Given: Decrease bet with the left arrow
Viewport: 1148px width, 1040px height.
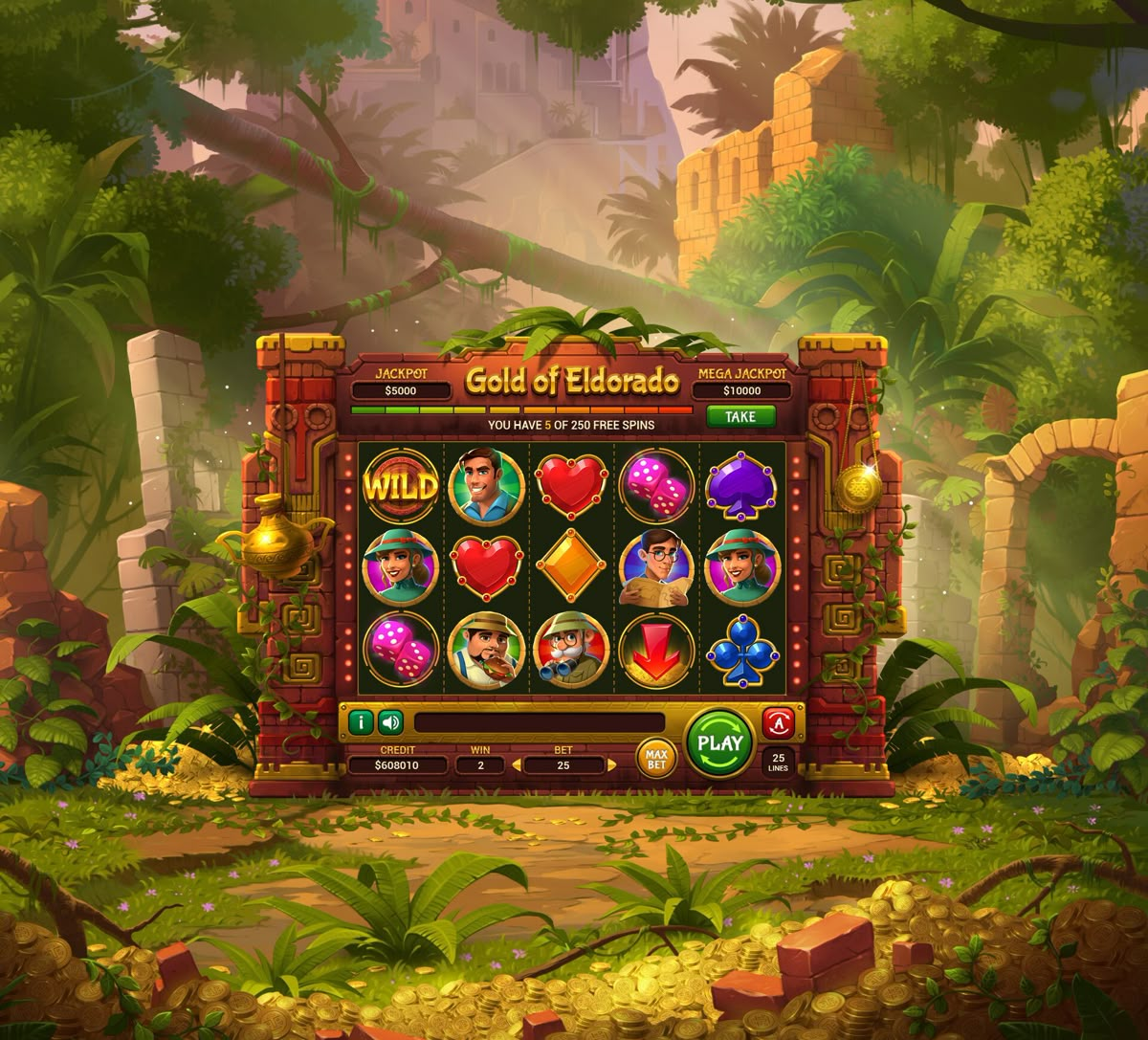Looking at the screenshot, I should coord(517,764).
